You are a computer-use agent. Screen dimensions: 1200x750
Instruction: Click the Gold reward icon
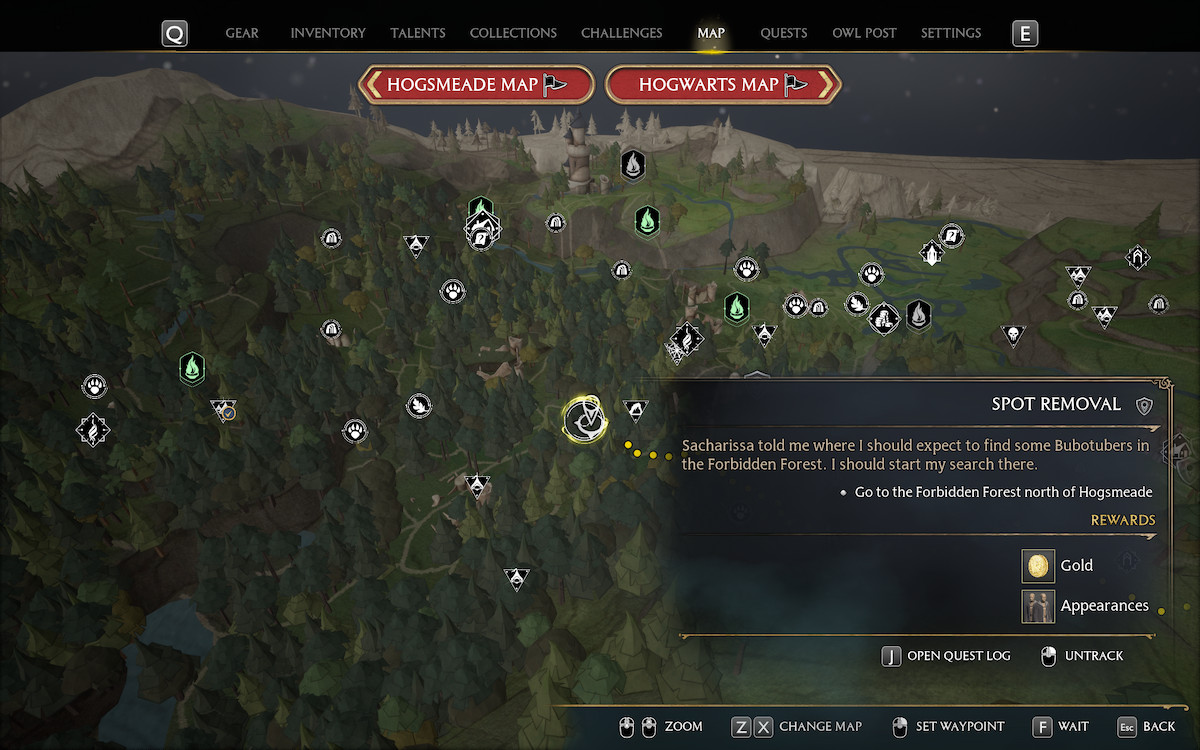(x=1038, y=566)
